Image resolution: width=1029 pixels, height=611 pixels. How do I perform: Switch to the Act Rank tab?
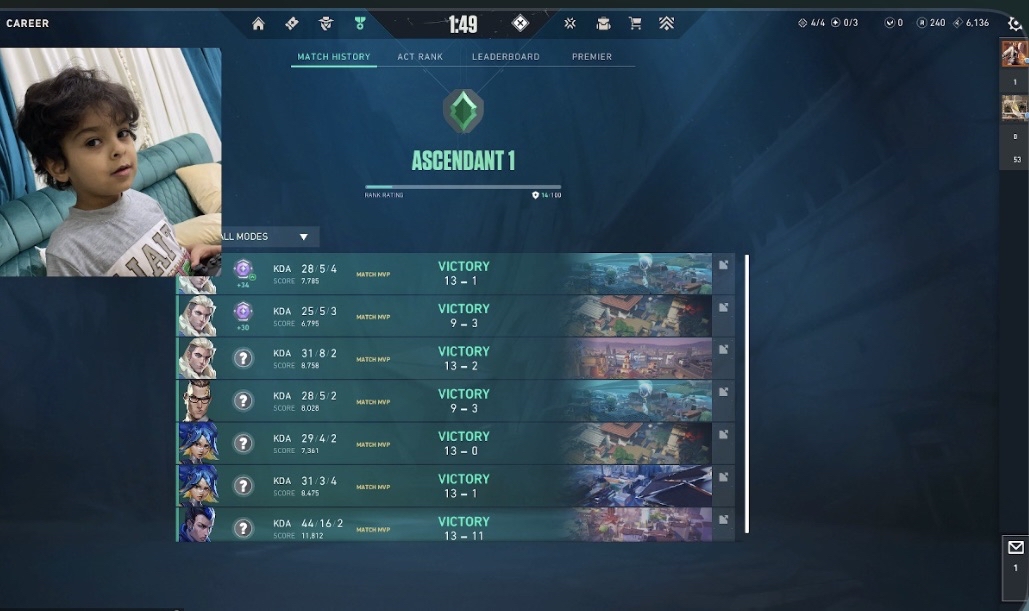(x=420, y=57)
